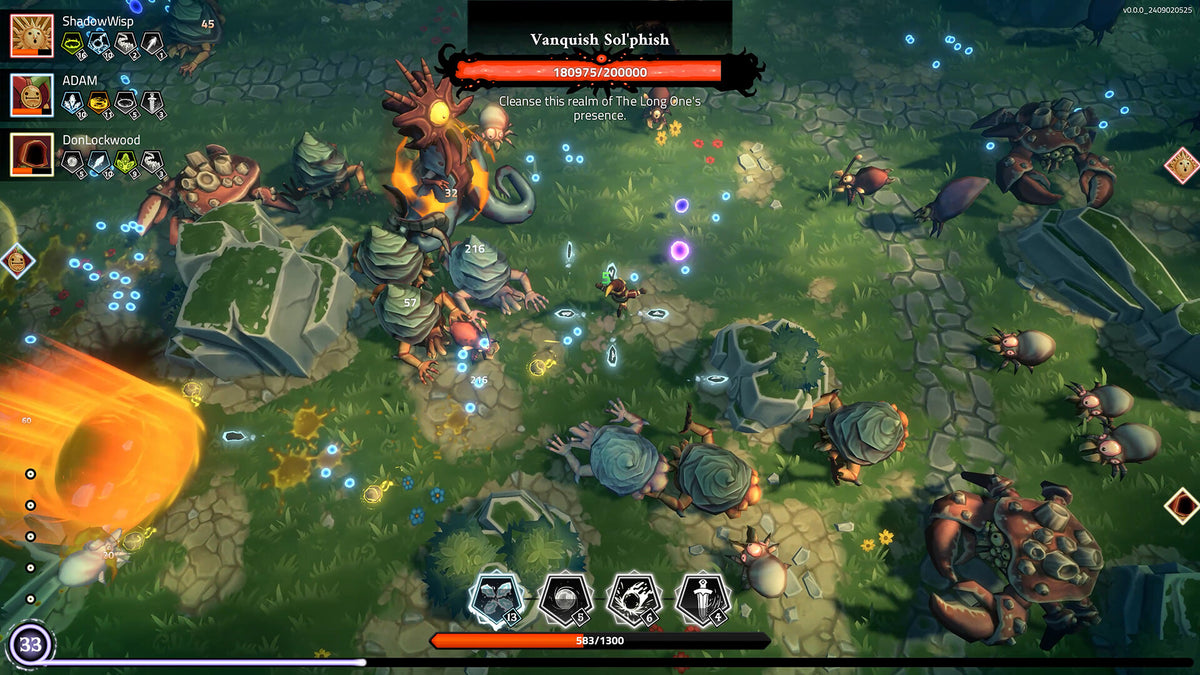Image resolution: width=1200 pixels, height=675 pixels.
Task: Select the sword ability in the bottom hotbar
Action: point(702,599)
